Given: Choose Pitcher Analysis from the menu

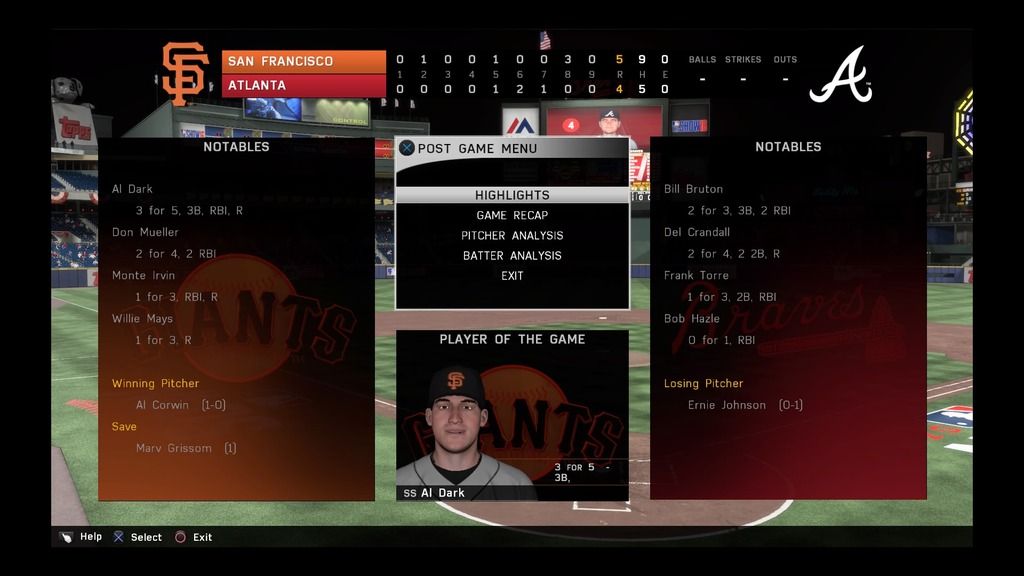Looking at the screenshot, I should (x=512, y=235).
